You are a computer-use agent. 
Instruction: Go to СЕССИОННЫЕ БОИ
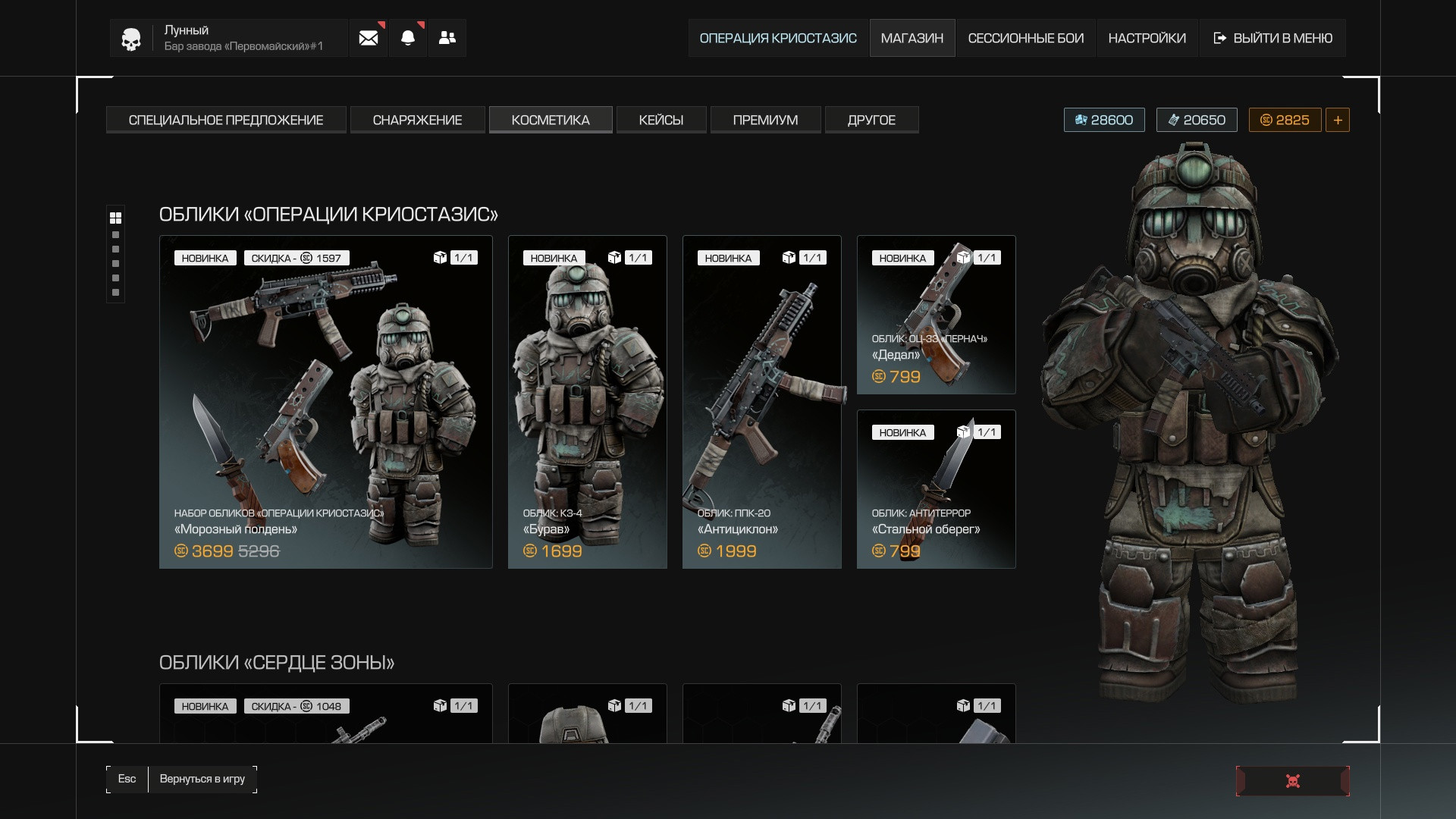[x=1025, y=38]
